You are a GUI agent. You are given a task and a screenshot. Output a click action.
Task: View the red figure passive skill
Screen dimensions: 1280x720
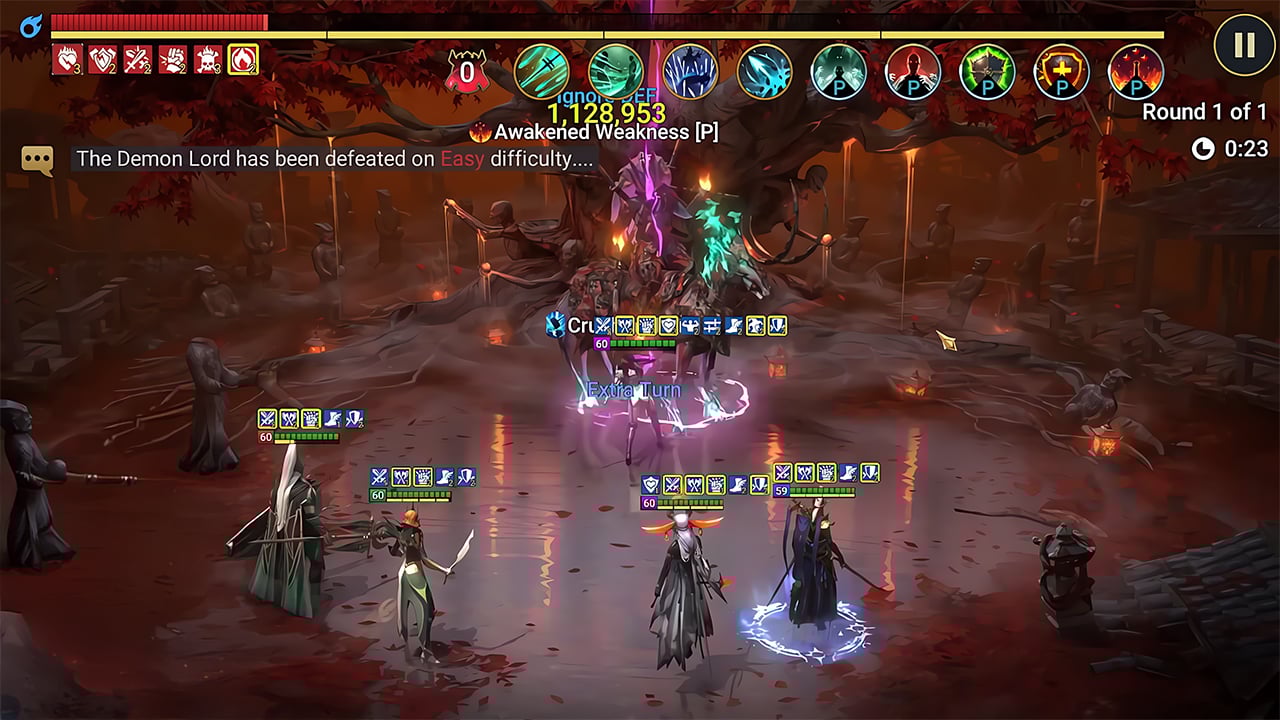(913, 72)
